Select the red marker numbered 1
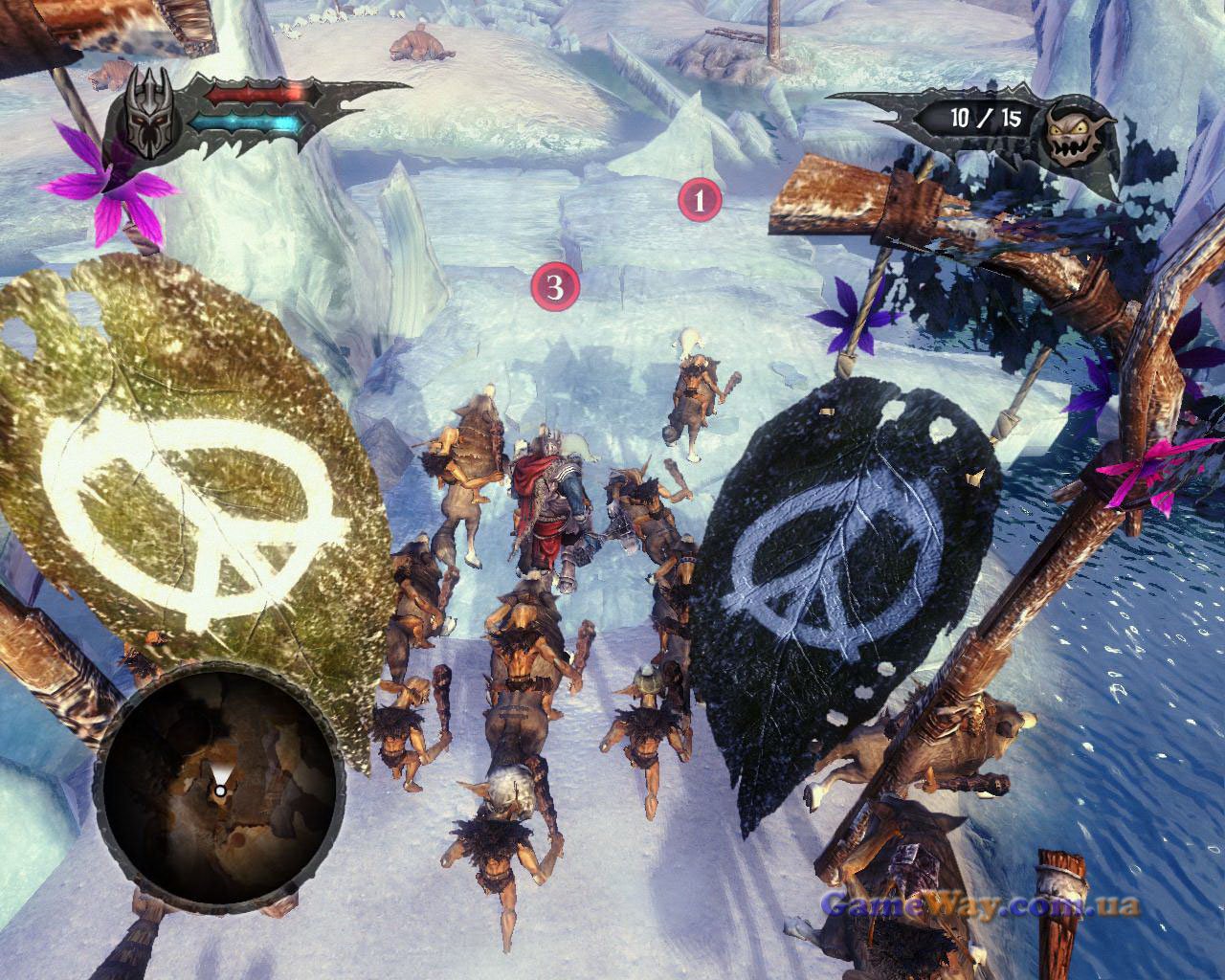 tap(699, 201)
